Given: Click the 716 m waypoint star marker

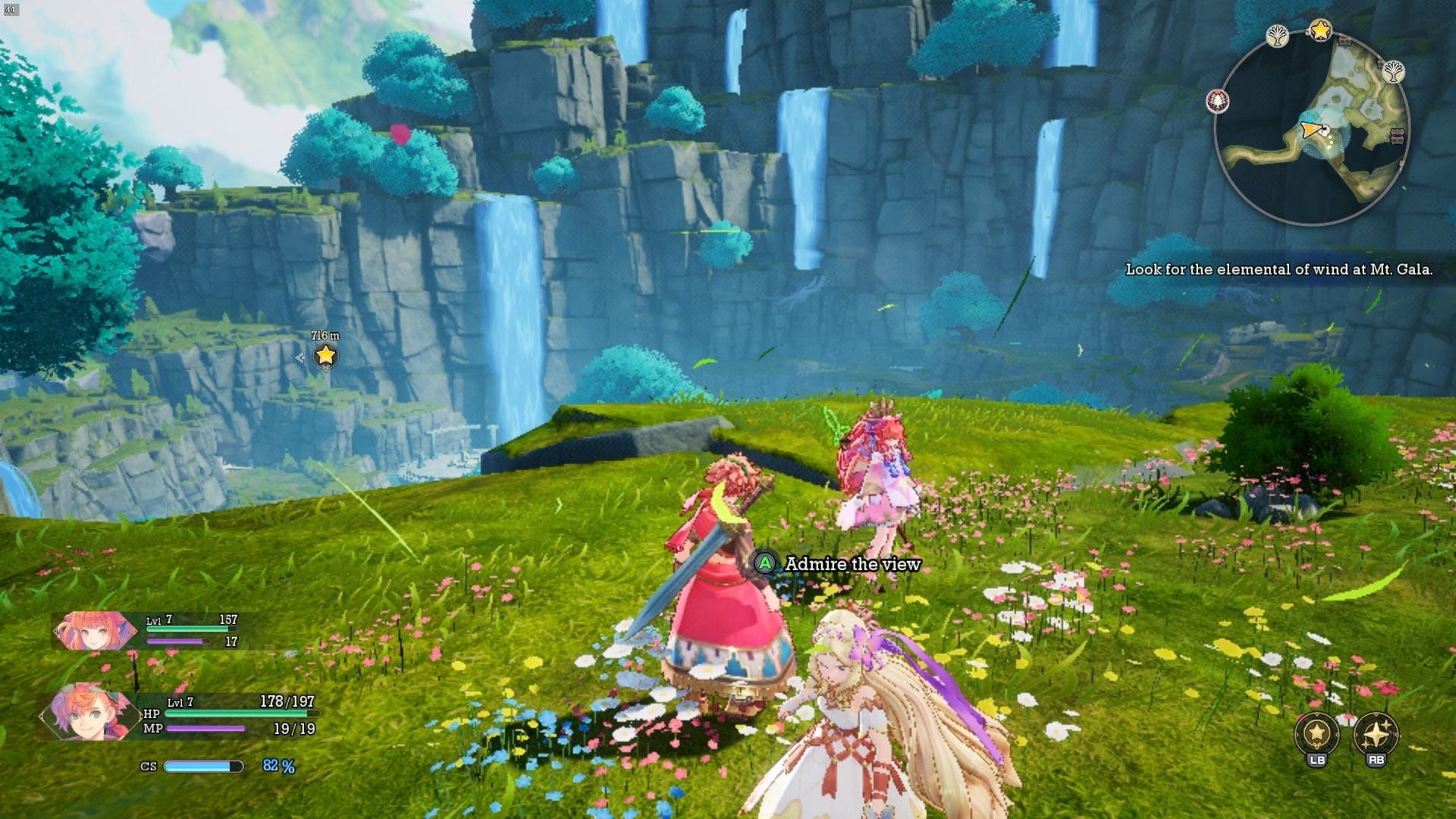Looking at the screenshot, I should click(x=326, y=355).
